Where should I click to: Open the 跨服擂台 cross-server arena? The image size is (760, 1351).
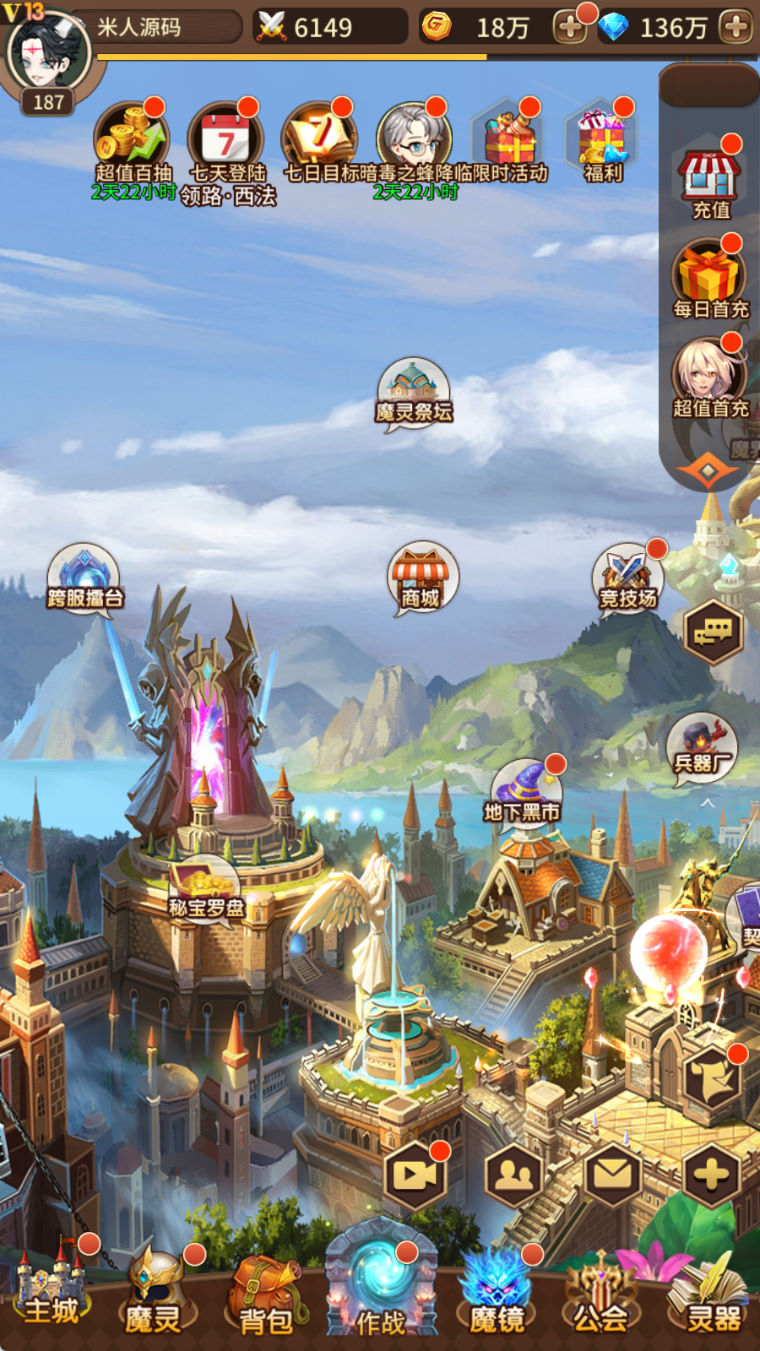click(84, 578)
